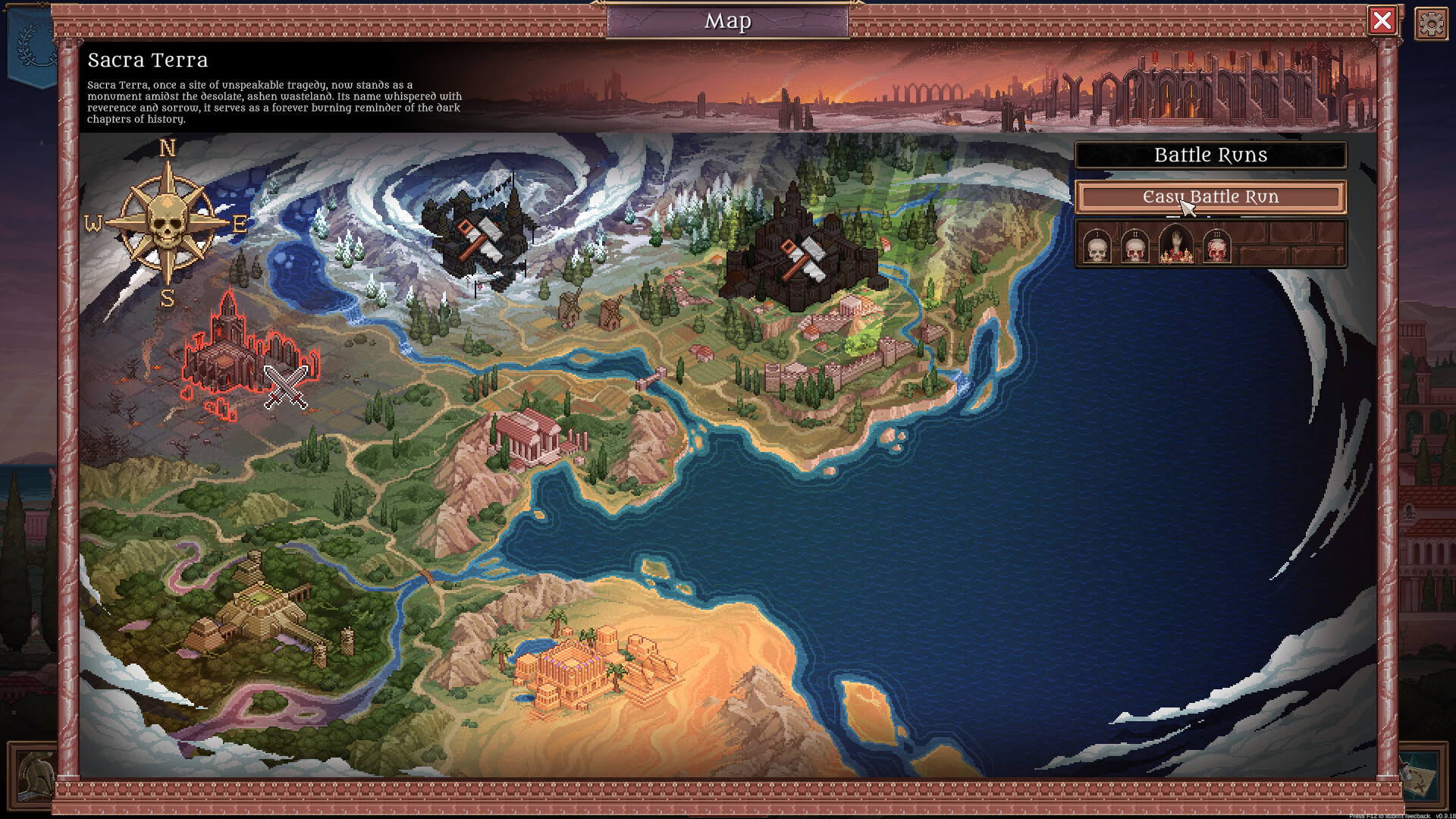The width and height of the screenshot is (1456, 819).
Task: Open the Sacra Terra description heading
Action: (x=146, y=61)
